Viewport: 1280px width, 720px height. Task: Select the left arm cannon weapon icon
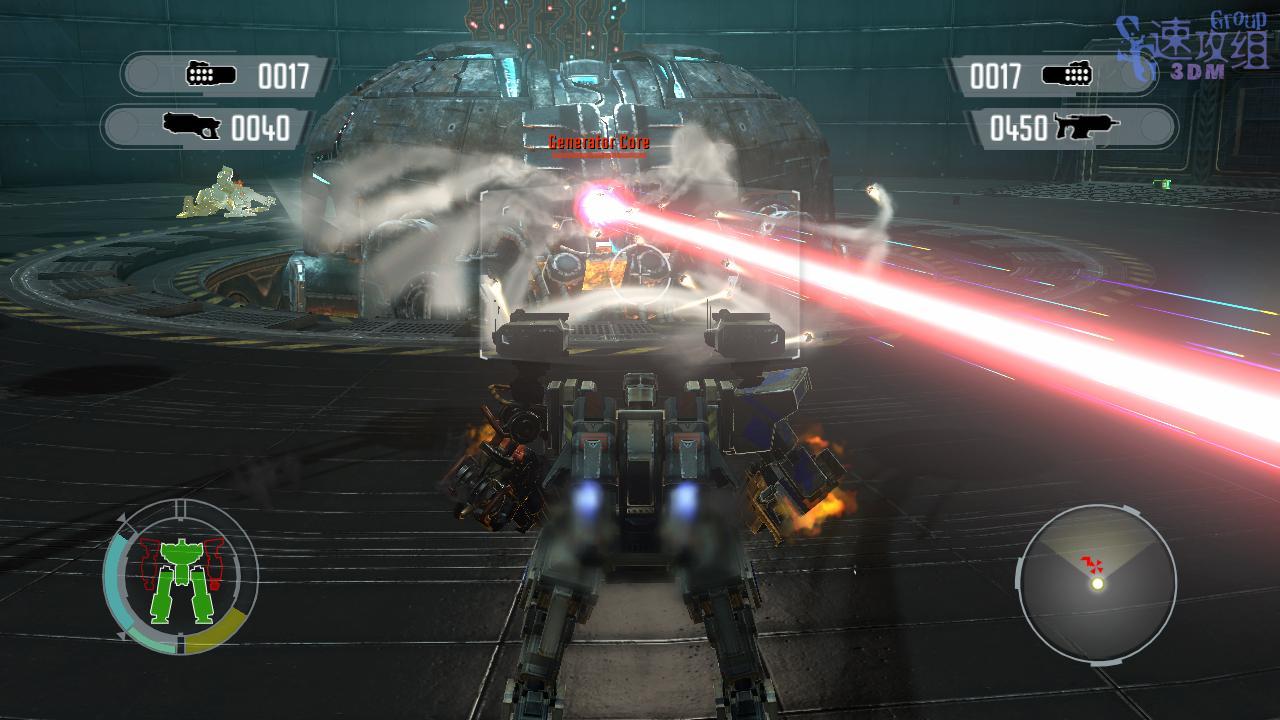(x=192, y=127)
